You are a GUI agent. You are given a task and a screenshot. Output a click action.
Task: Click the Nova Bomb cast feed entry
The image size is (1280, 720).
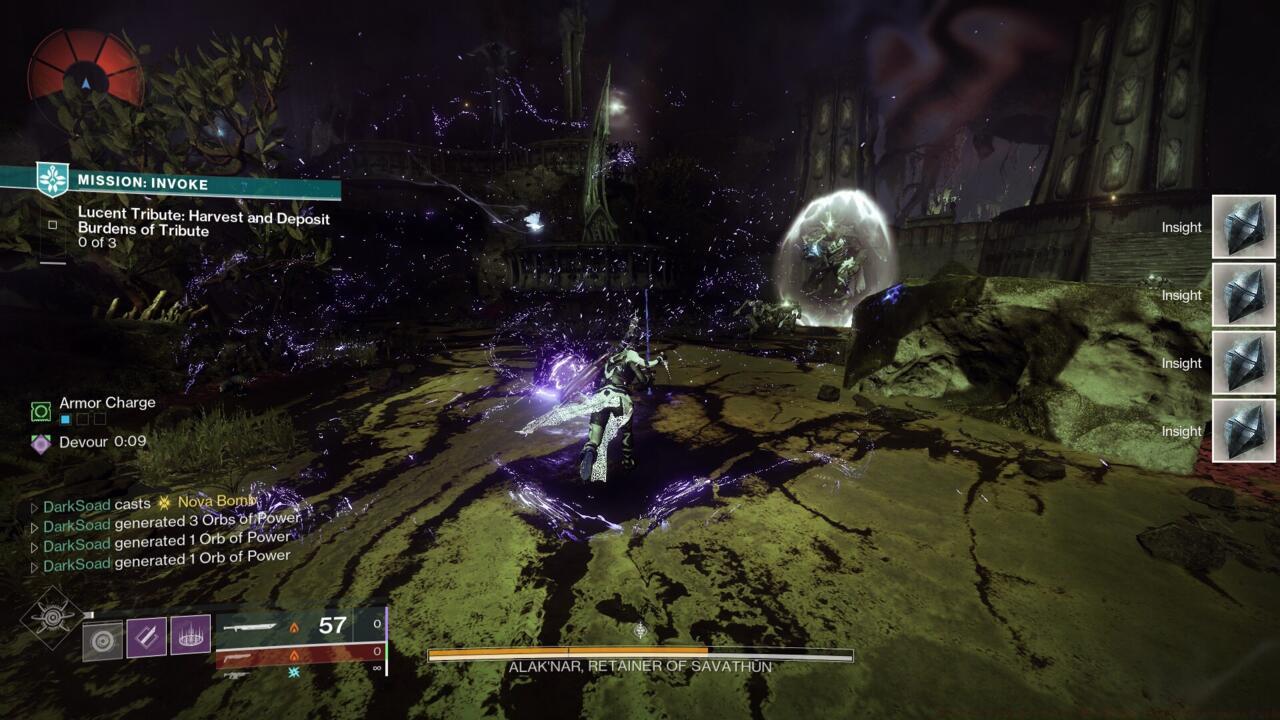pos(150,503)
